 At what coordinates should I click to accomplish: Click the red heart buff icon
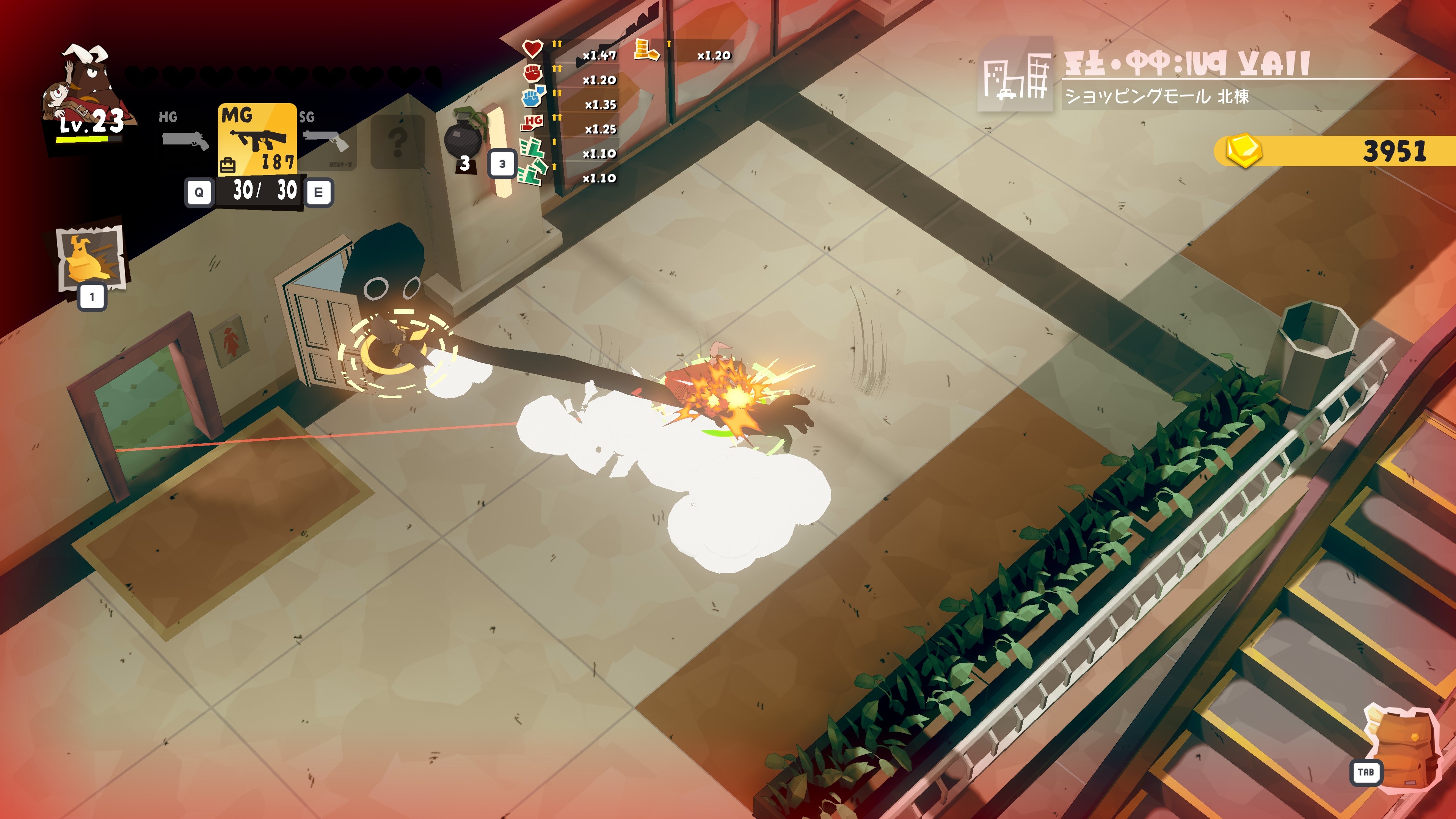tap(532, 49)
